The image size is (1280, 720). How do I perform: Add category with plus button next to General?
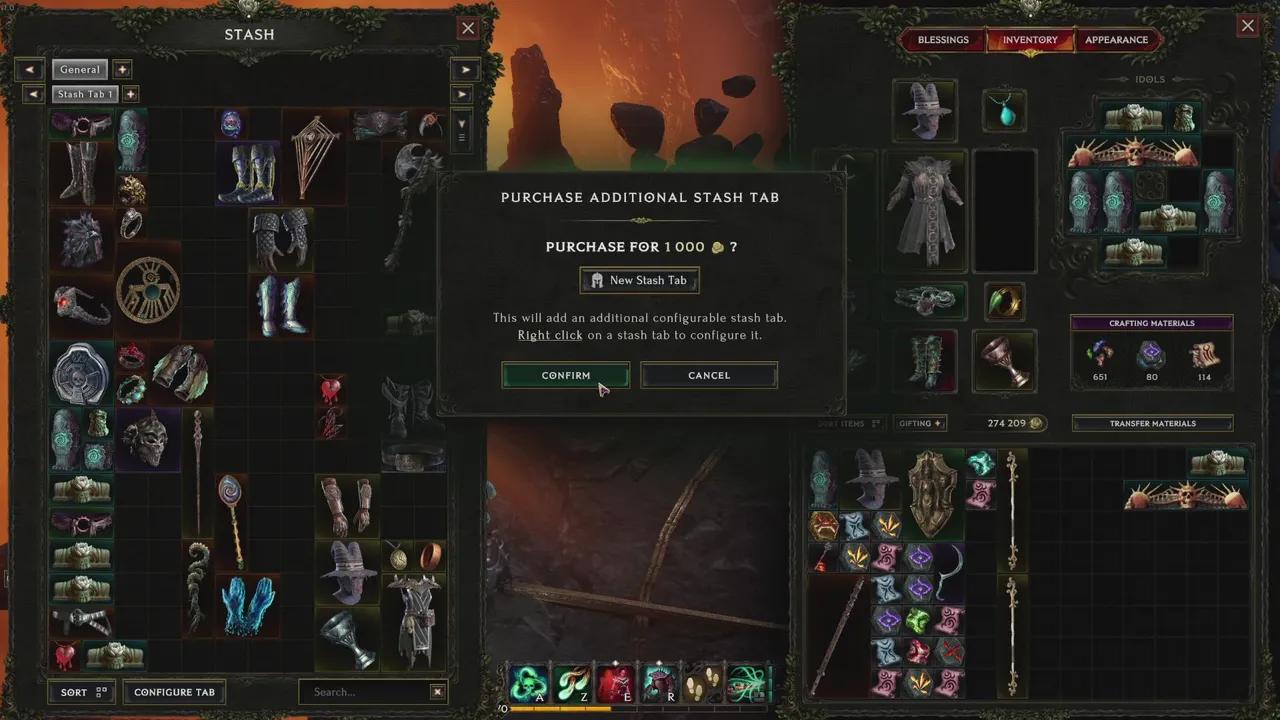pyautogui.click(x=121, y=69)
